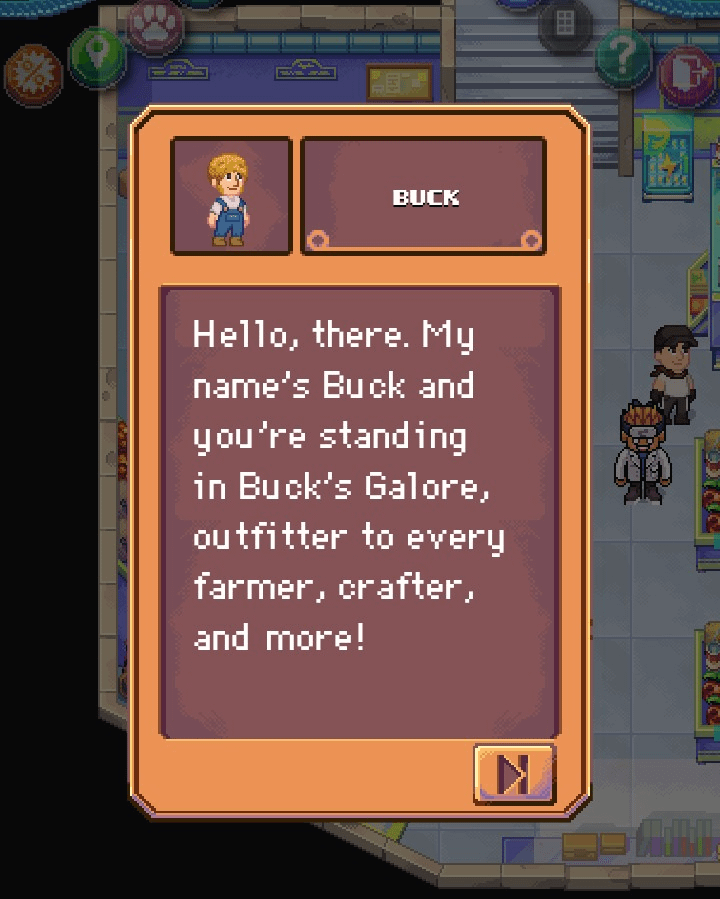Open the orange percent badge icon

[32, 74]
